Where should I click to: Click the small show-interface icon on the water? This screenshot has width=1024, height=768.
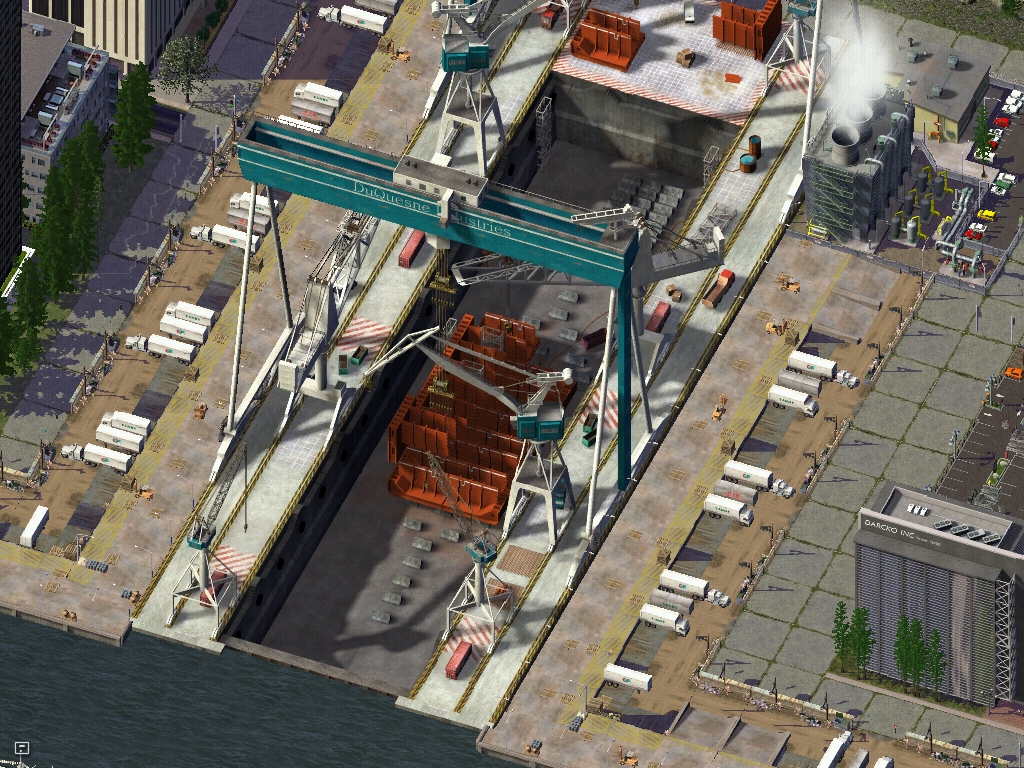tap(22, 747)
